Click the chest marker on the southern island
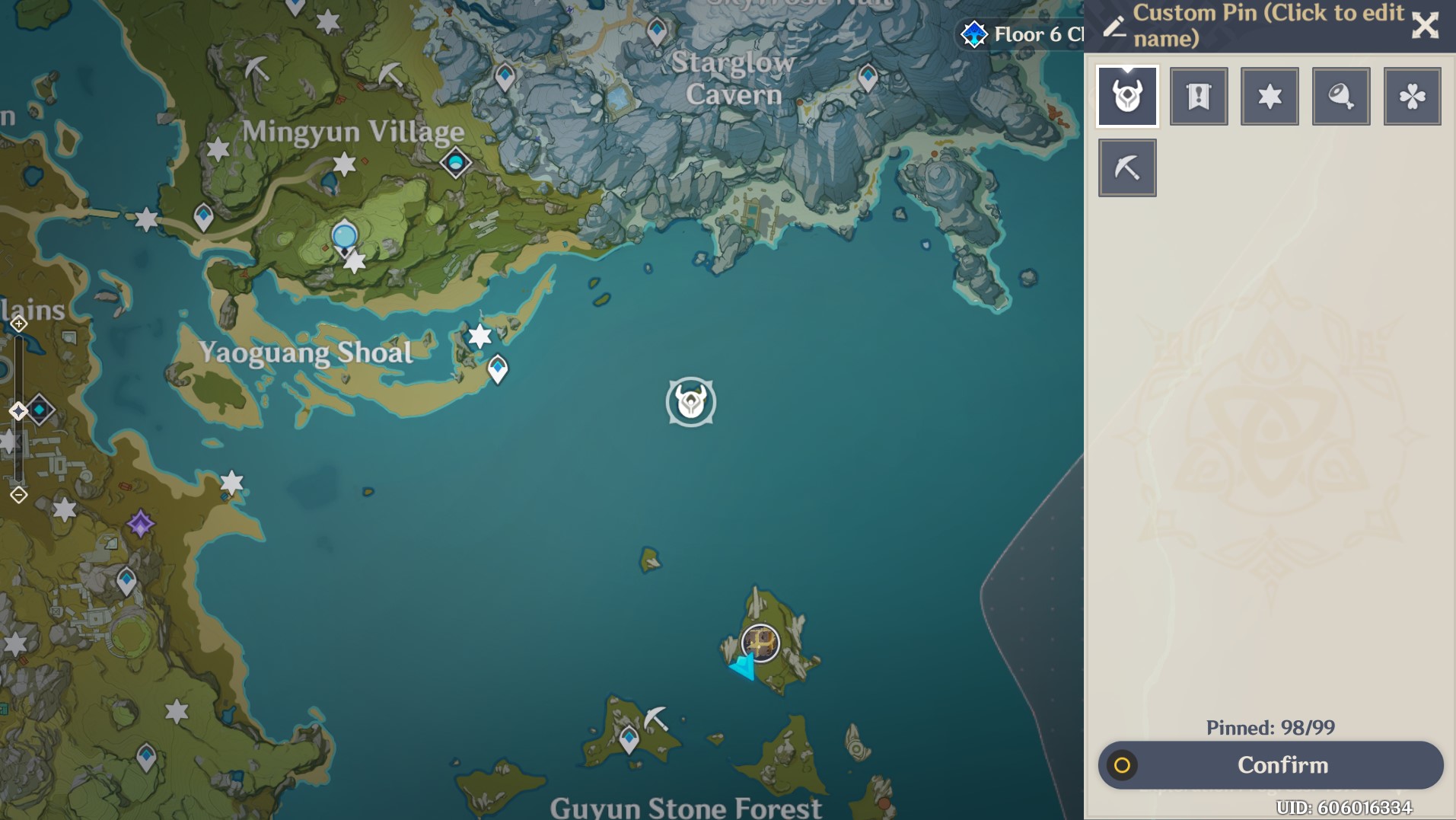The width and height of the screenshot is (1456, 820). click(x=759, y=643)
